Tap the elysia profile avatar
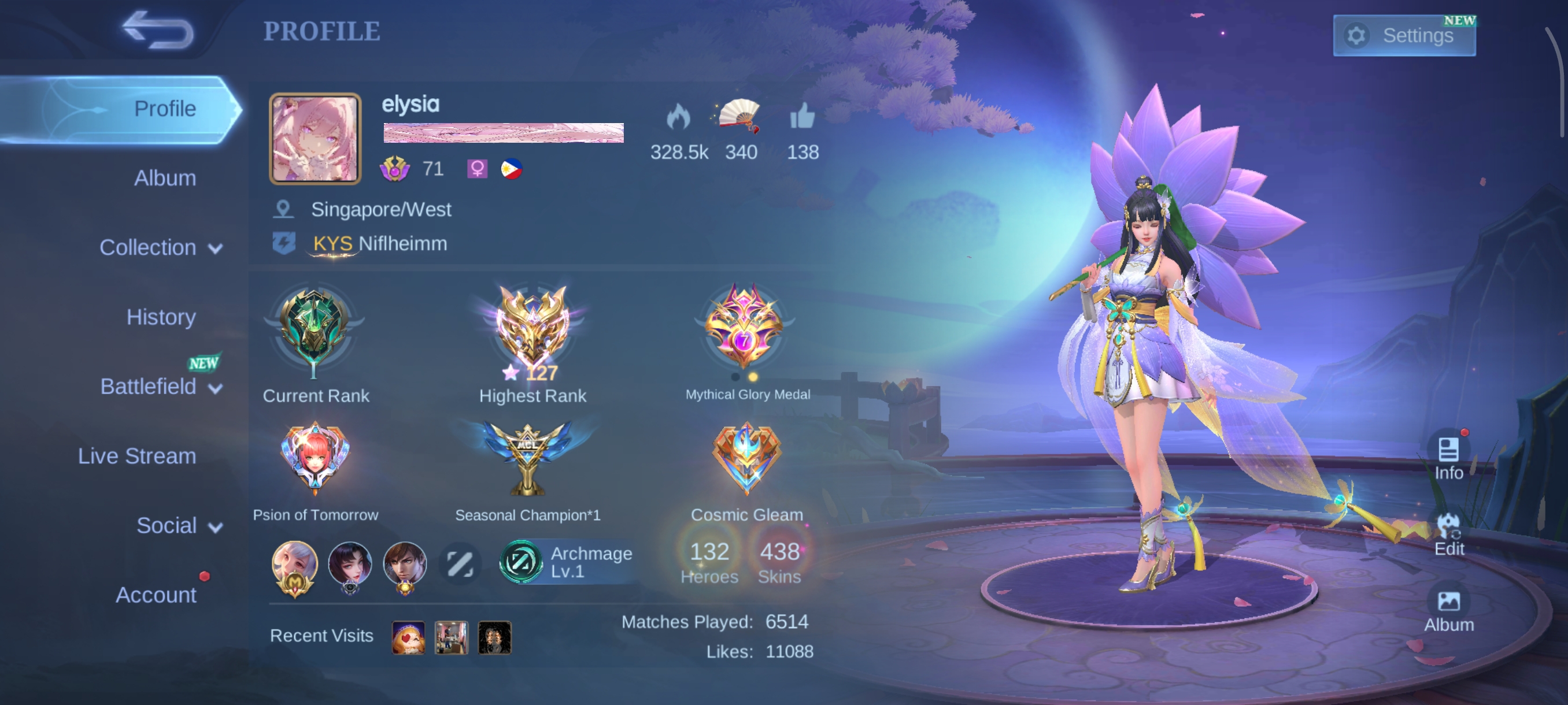1568x705 pixels. click(315, 139)
